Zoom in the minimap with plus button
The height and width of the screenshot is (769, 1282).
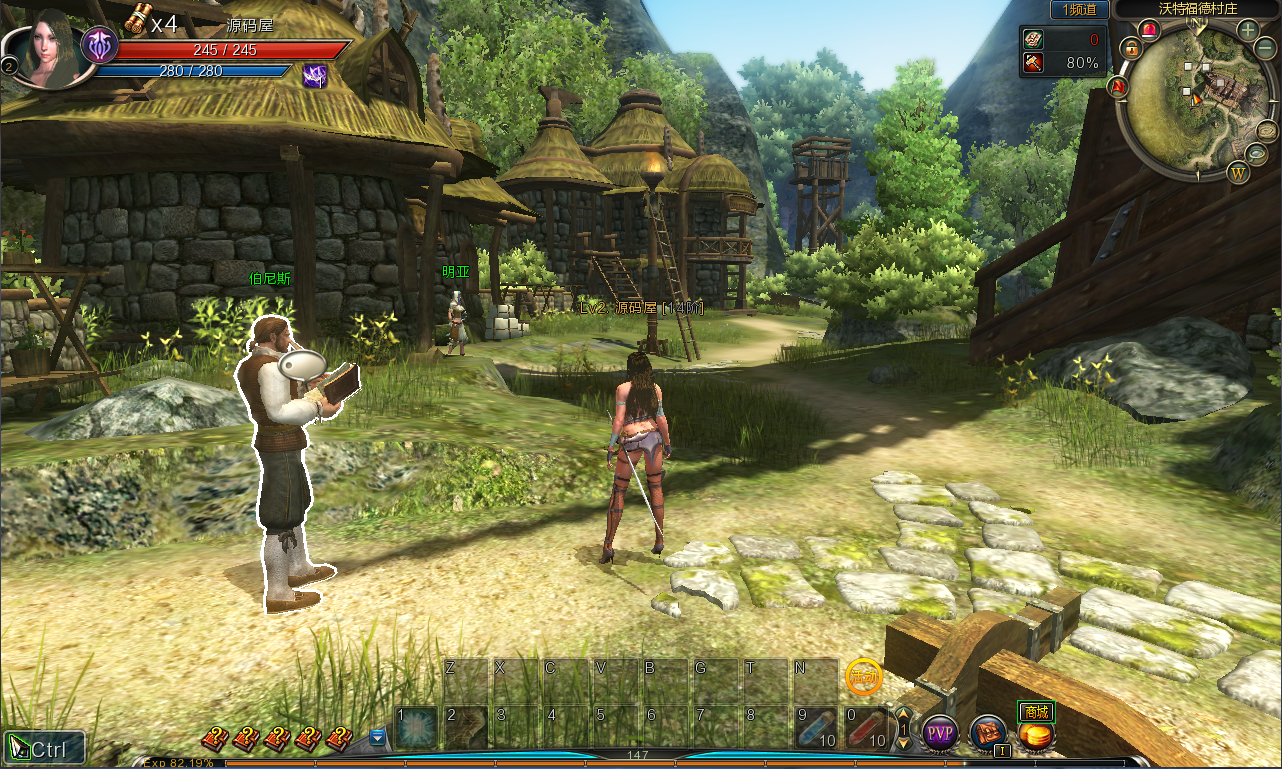tap(1248, 30)
